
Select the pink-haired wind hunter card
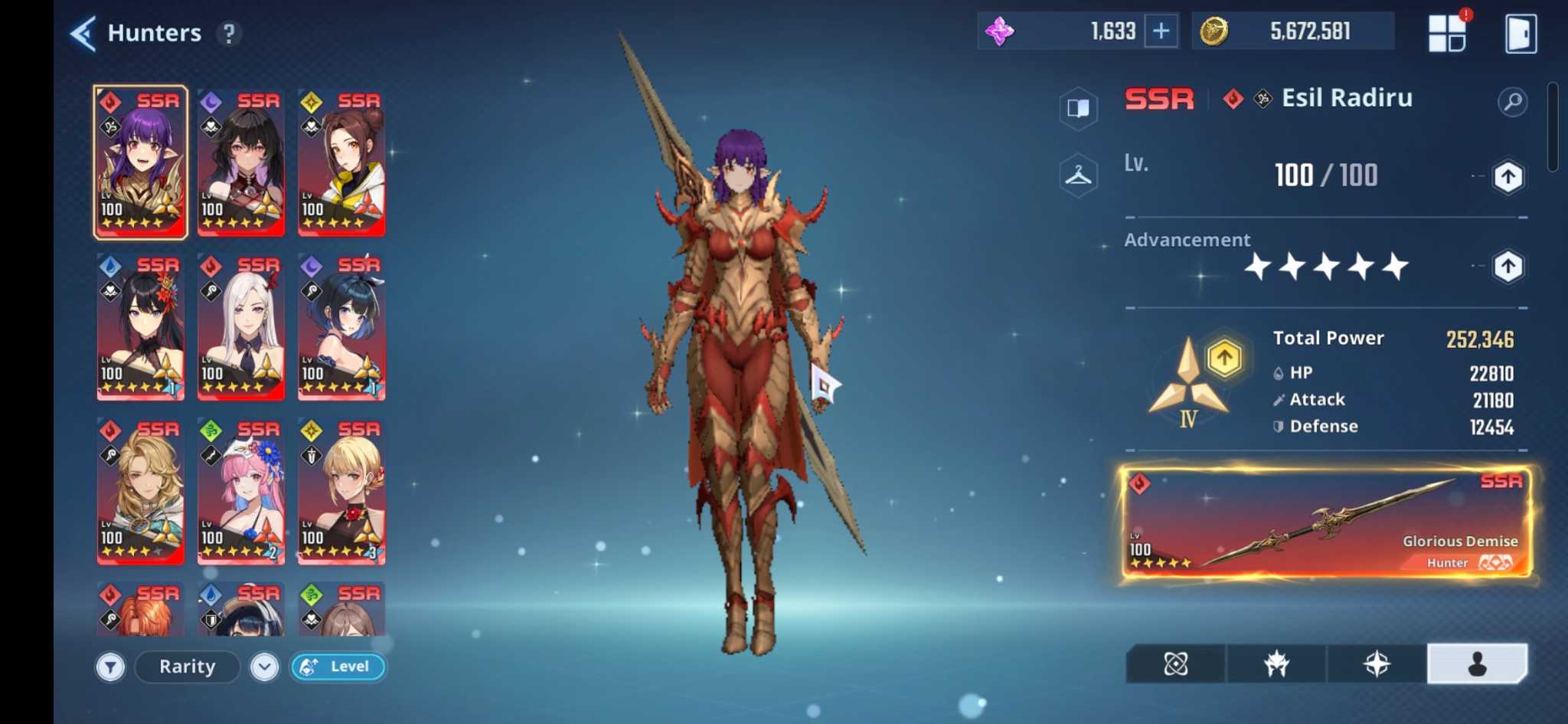(241, 491)
